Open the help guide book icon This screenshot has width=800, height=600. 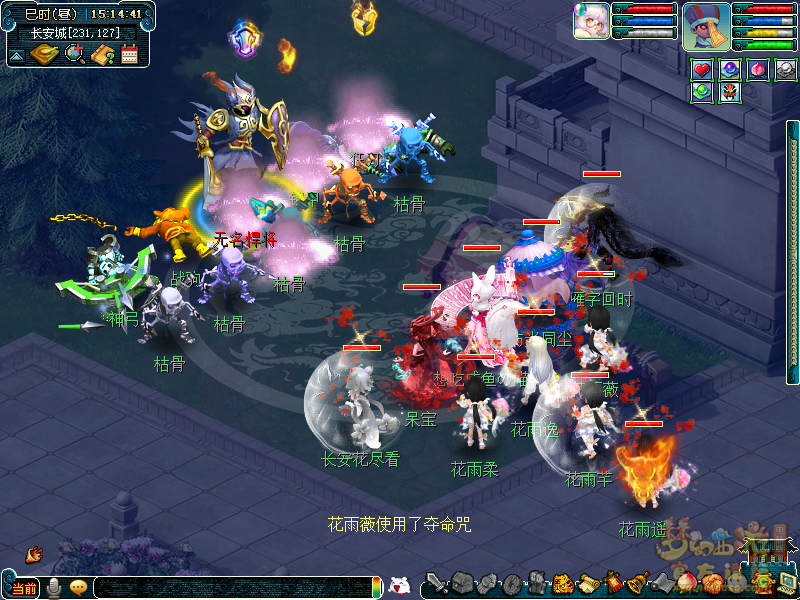click(x=102, y=54)
